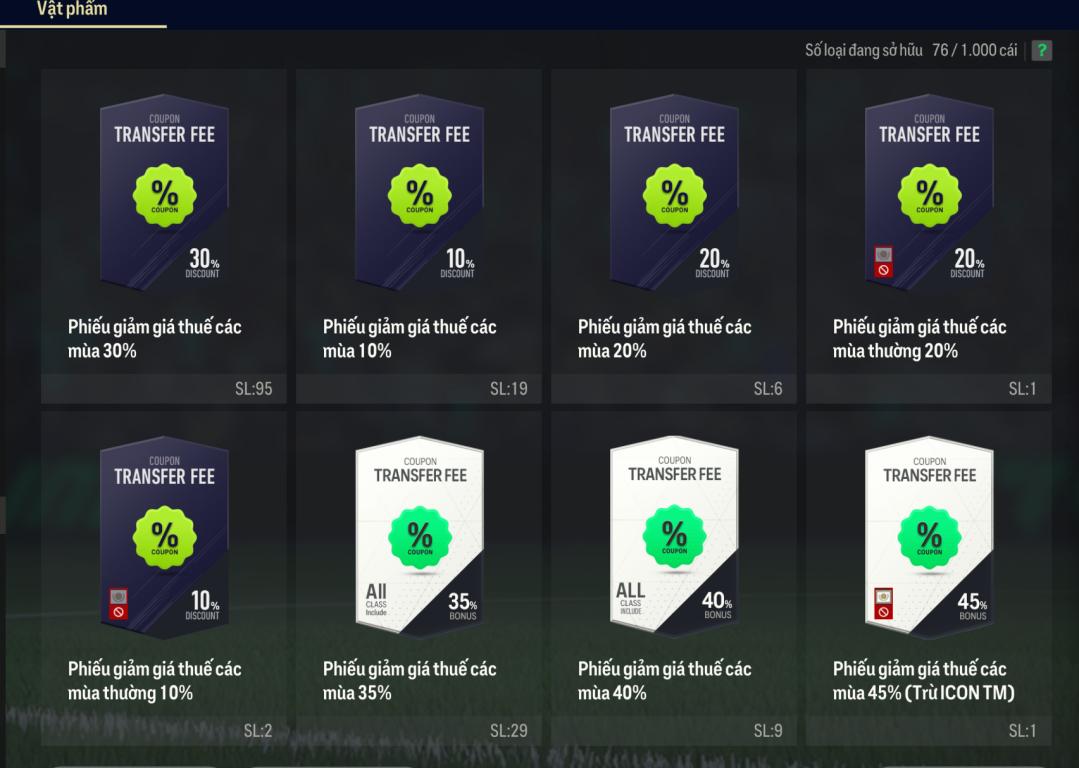Open the green question mark help

[1042, 51]
